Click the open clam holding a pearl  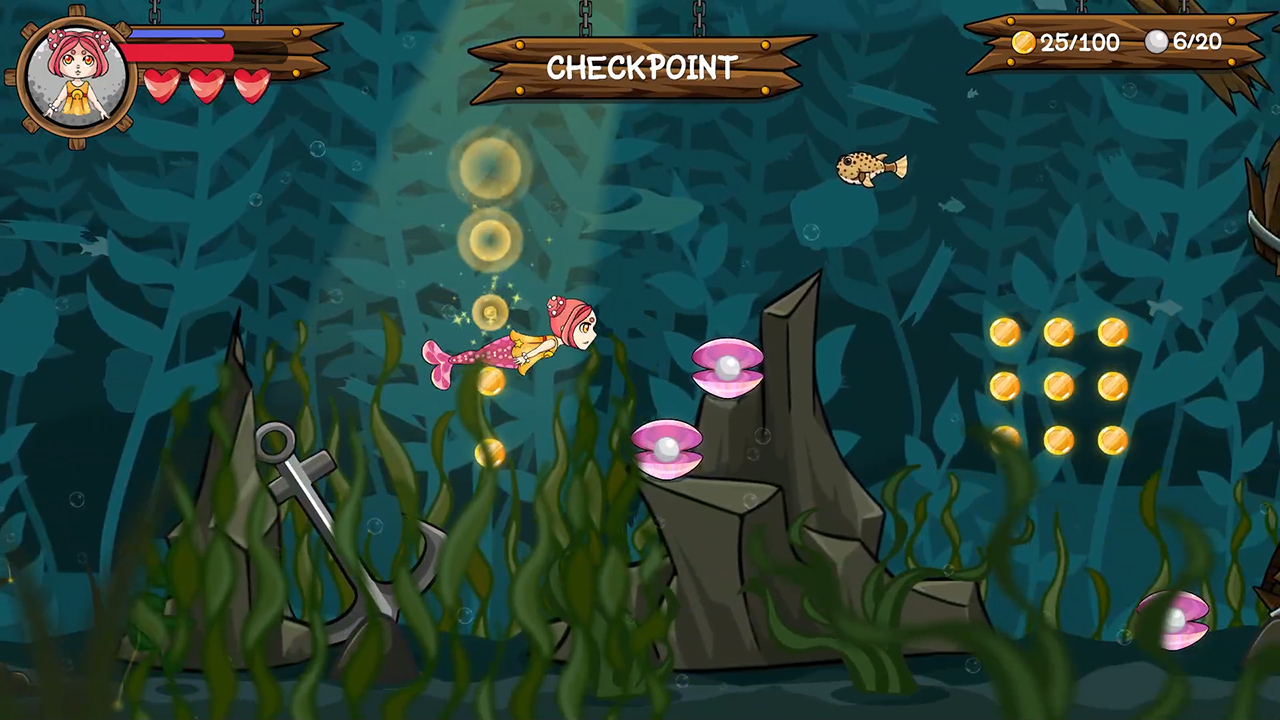(x=726, y=368)
